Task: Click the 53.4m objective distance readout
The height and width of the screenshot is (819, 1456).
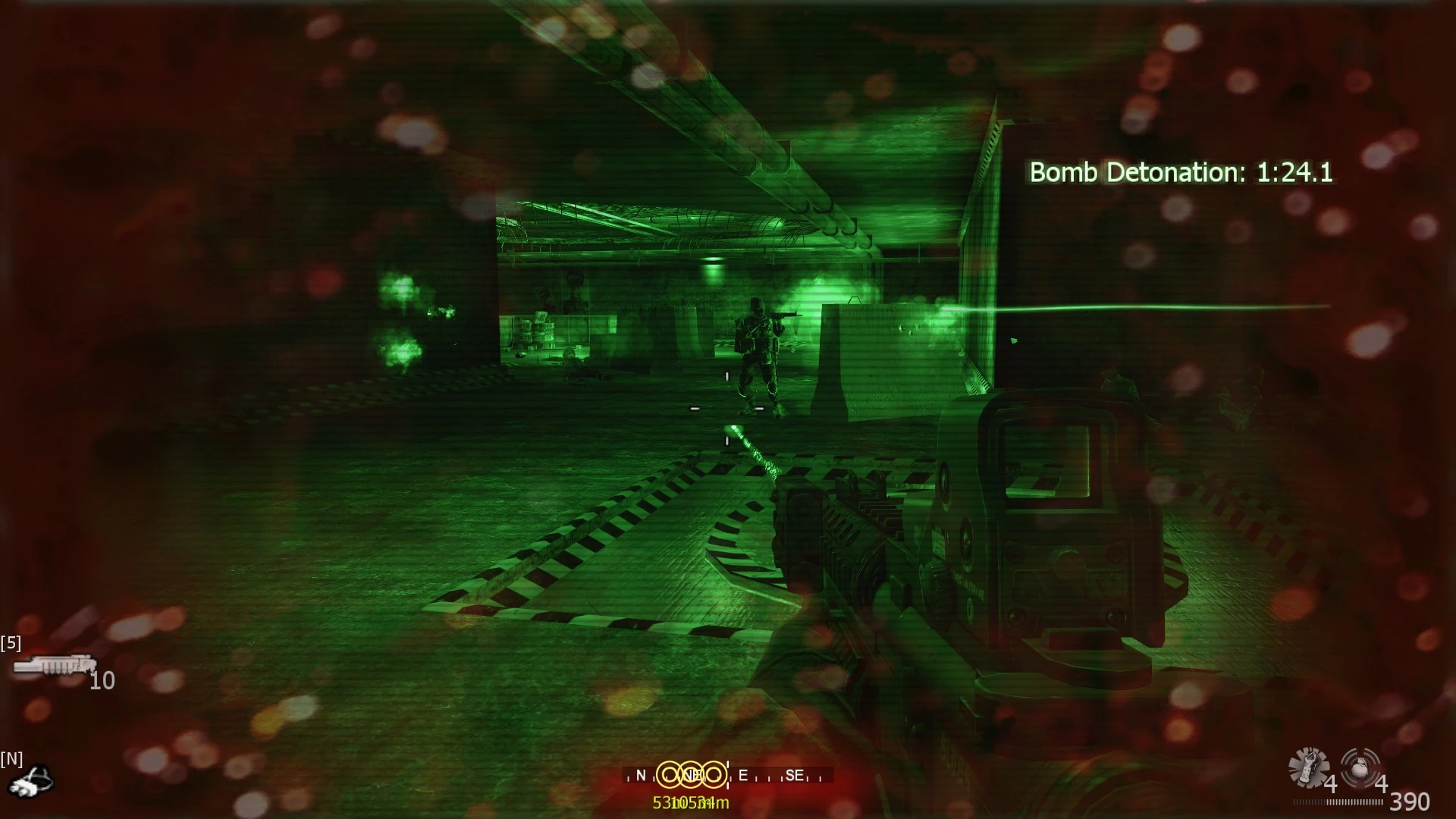Action: (666, 802)
